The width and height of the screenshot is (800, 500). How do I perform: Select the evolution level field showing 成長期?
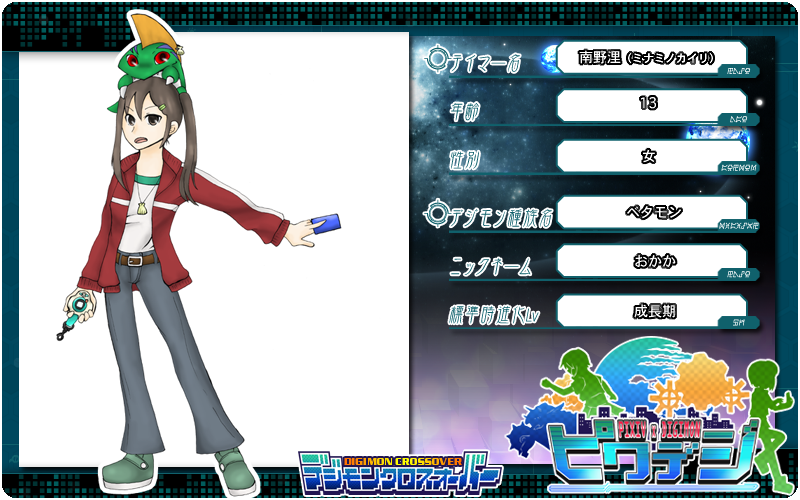click(x=650, y=310)
